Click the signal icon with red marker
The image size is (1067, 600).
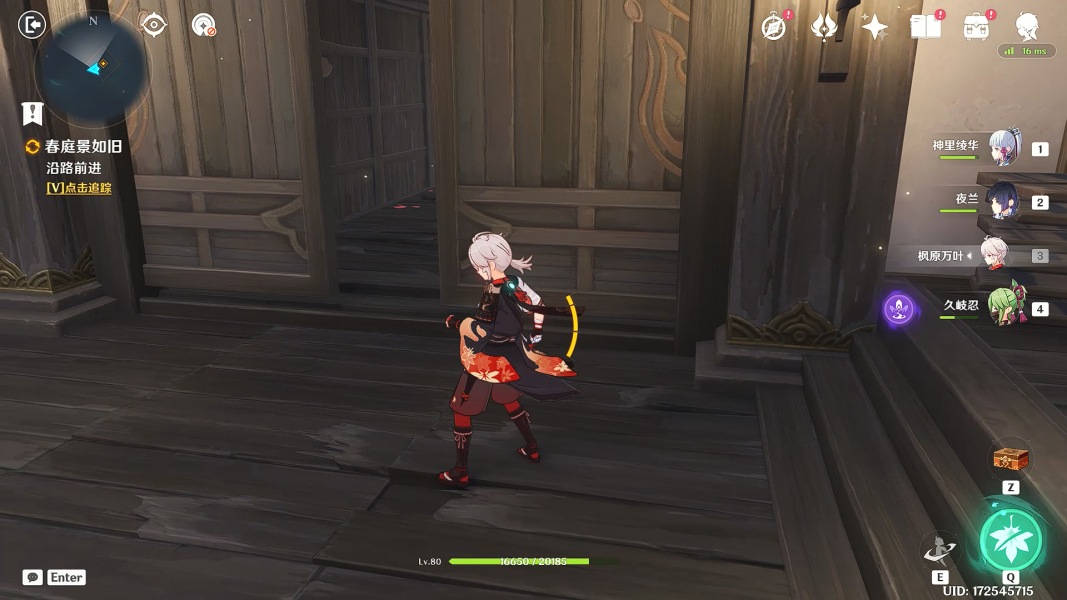tap(203, 25)
